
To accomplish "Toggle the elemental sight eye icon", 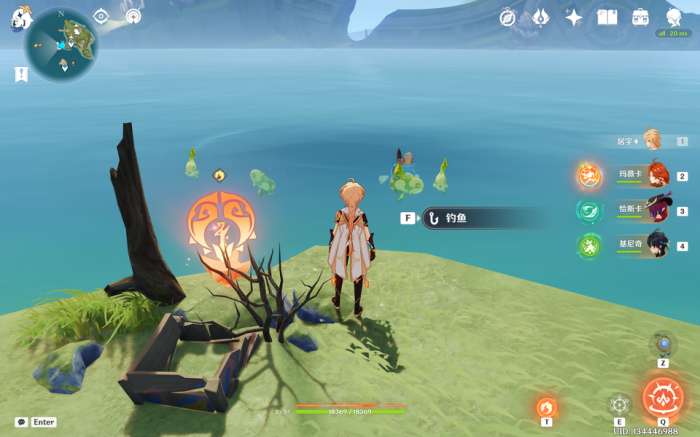I will pyautogui.click(x=101, y=16).
